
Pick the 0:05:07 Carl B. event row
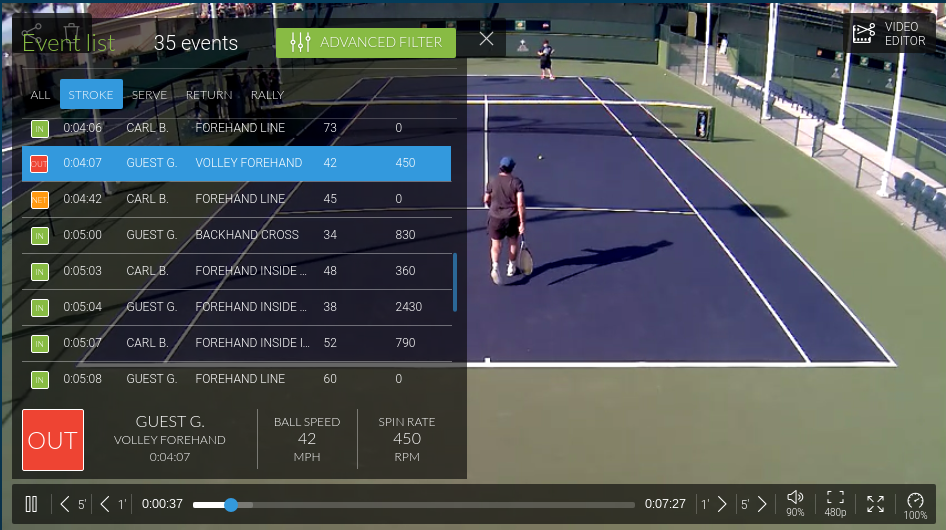[236, 343]
